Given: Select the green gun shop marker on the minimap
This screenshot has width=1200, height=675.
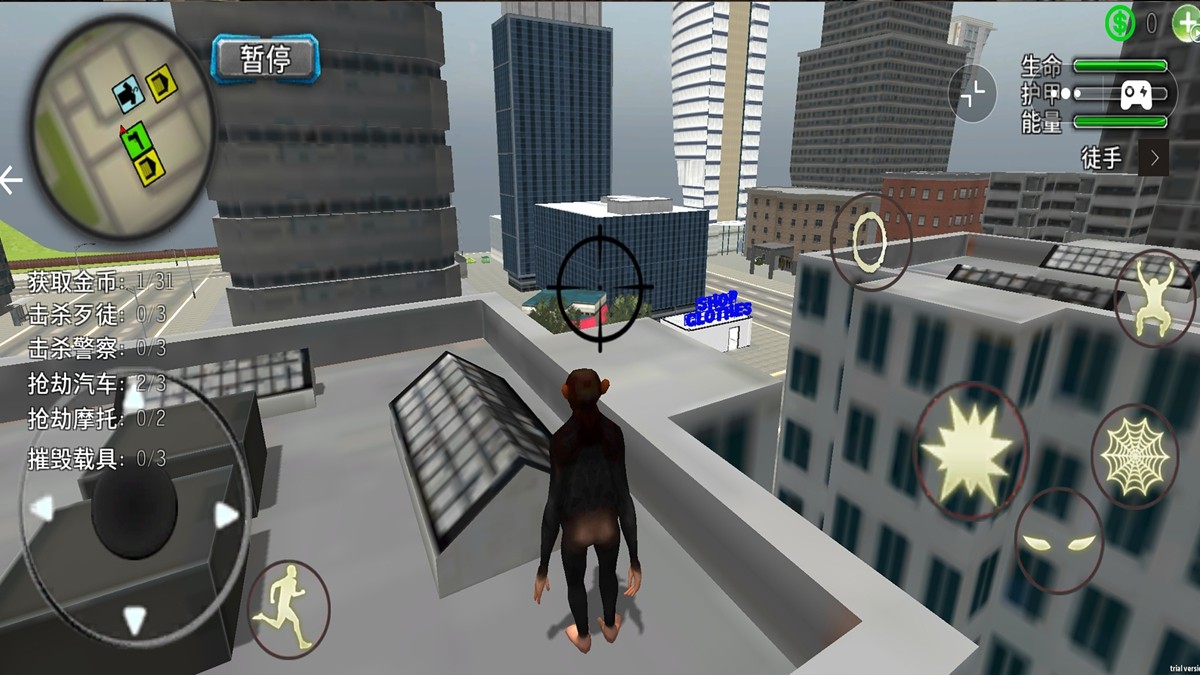Looking at the screenshot, I should pos(134,139).
